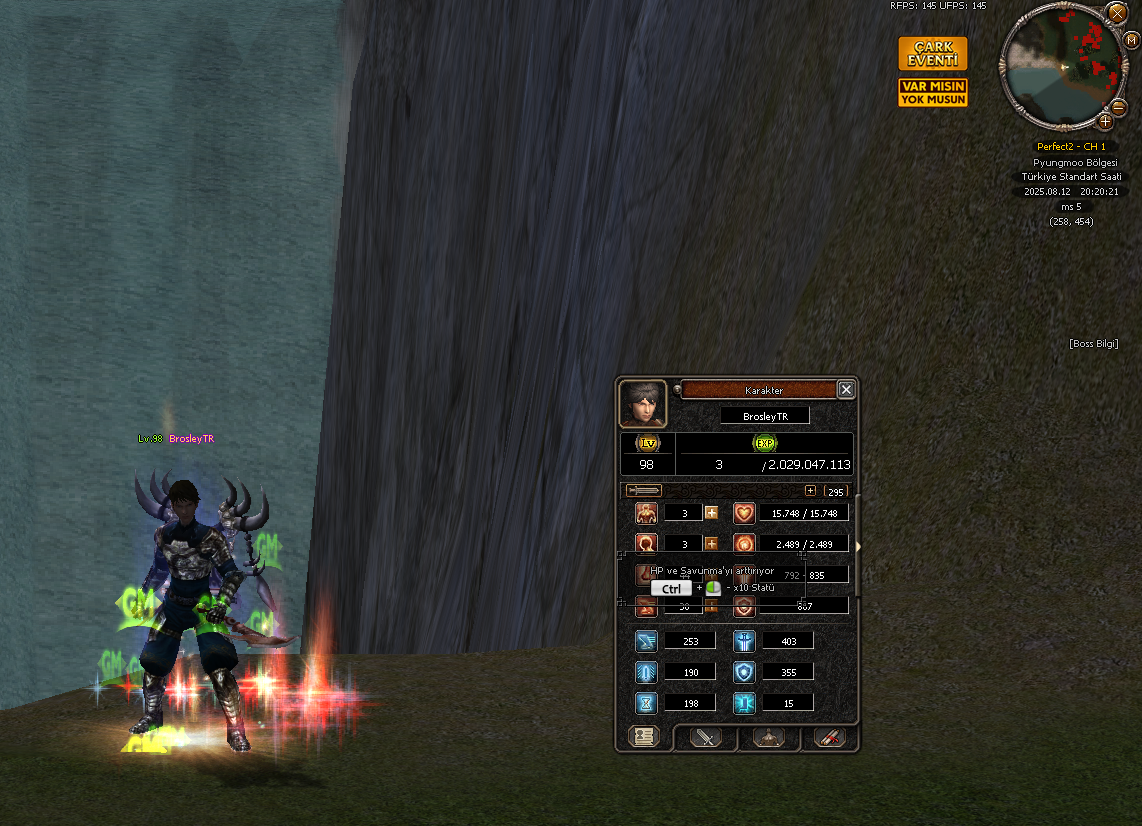Click the round button left of Karakter title
Viewport: 1142px width, 826px height.
pos(677,389)
